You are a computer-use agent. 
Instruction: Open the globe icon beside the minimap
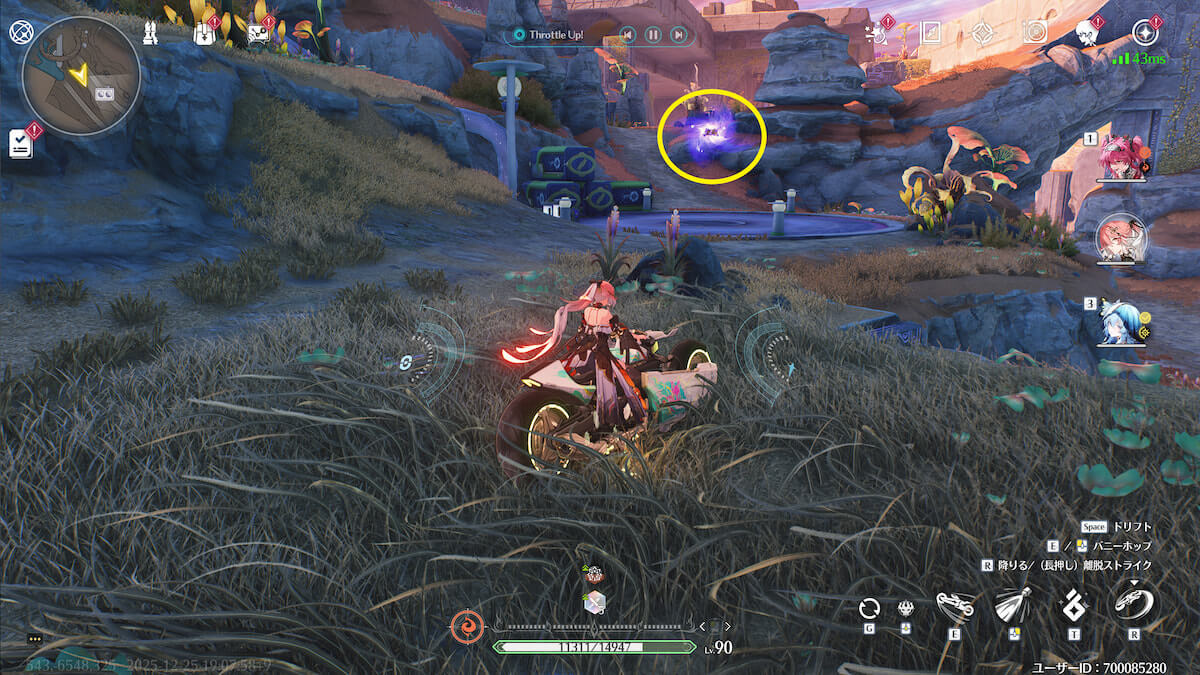(x=21, y=31)
